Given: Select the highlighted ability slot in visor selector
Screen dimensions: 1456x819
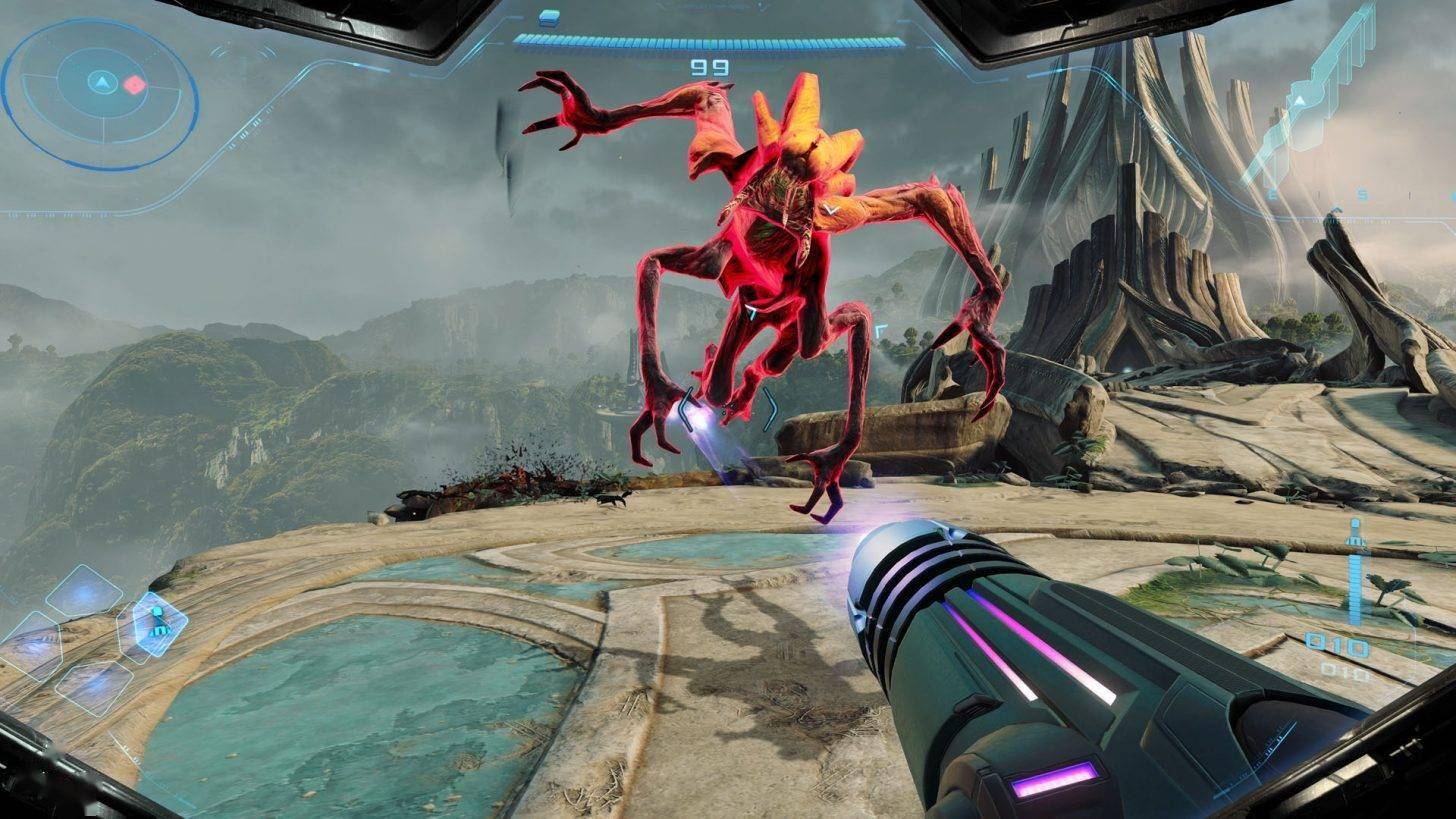Looking at the screenshot, I should point(158,624).
